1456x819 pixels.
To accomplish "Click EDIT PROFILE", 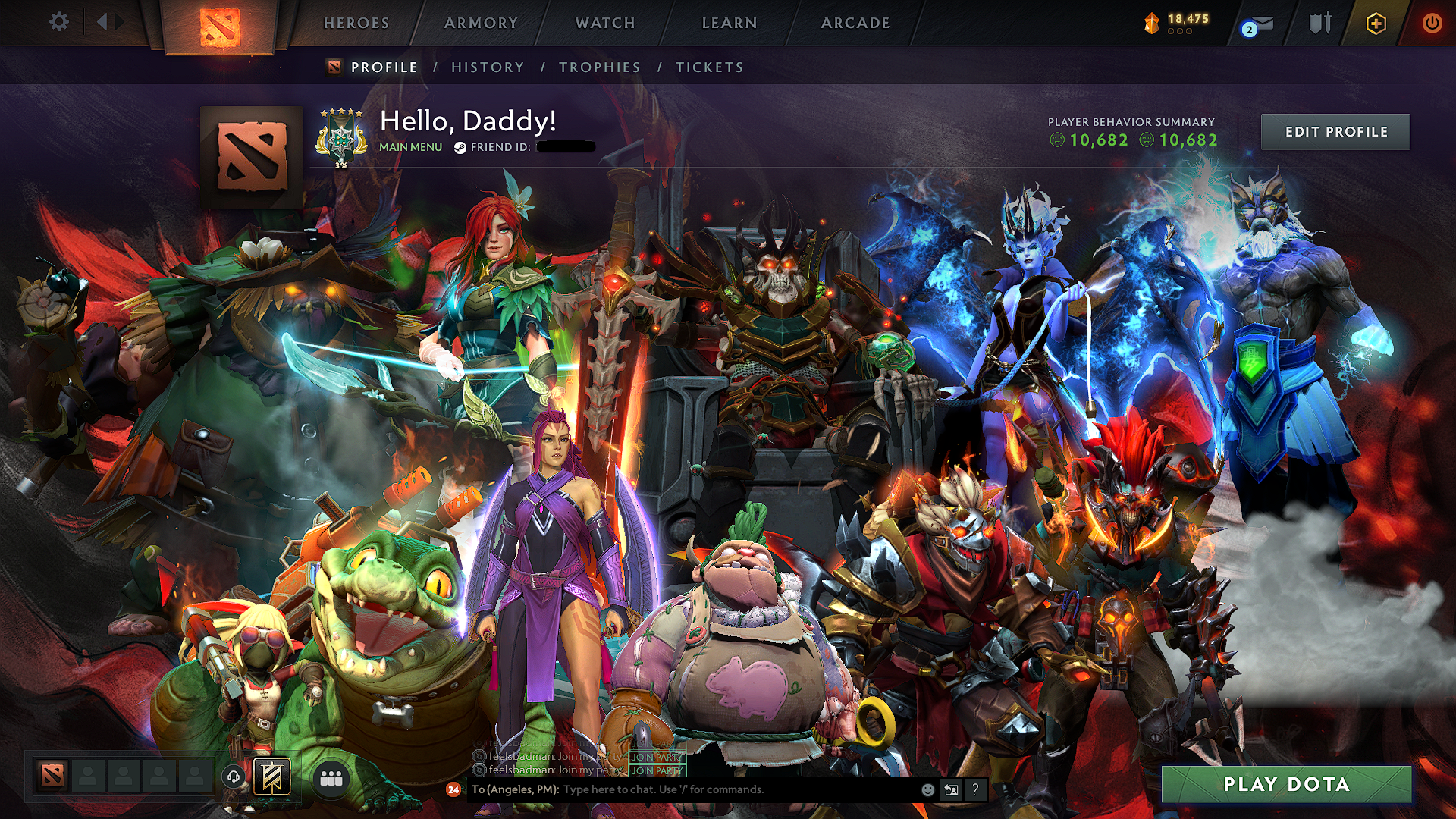I will [x=1335, y=131].
